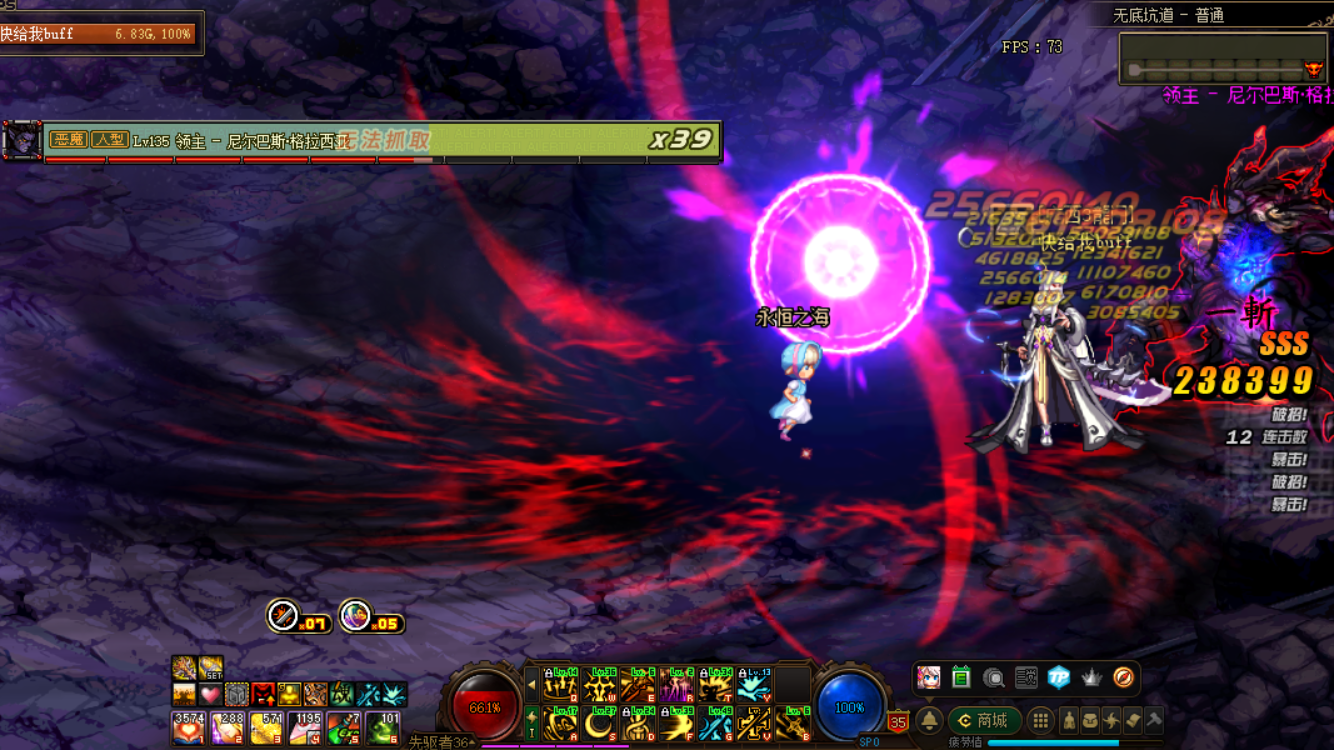
Task: Click the notification bell icon
Action: coord(929,720)
